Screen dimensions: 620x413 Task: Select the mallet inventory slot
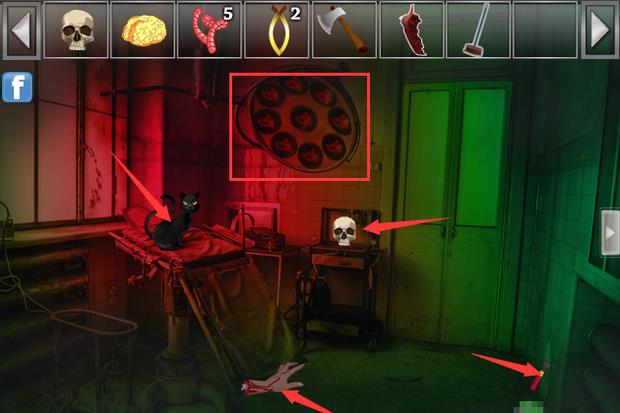(477, 30)
